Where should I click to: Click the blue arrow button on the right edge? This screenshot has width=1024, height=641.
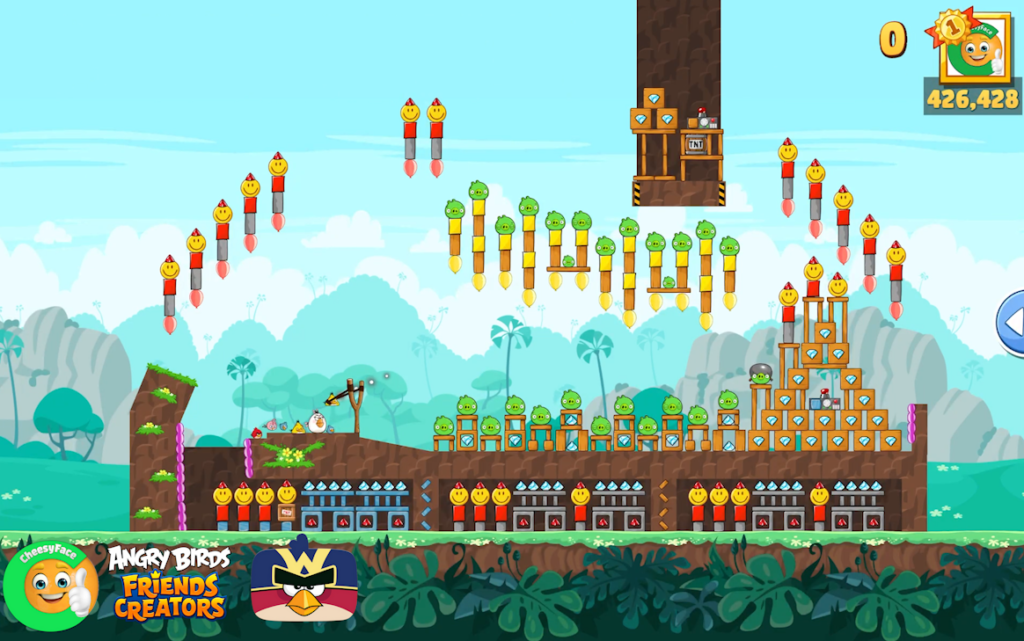pos(1011,323)
